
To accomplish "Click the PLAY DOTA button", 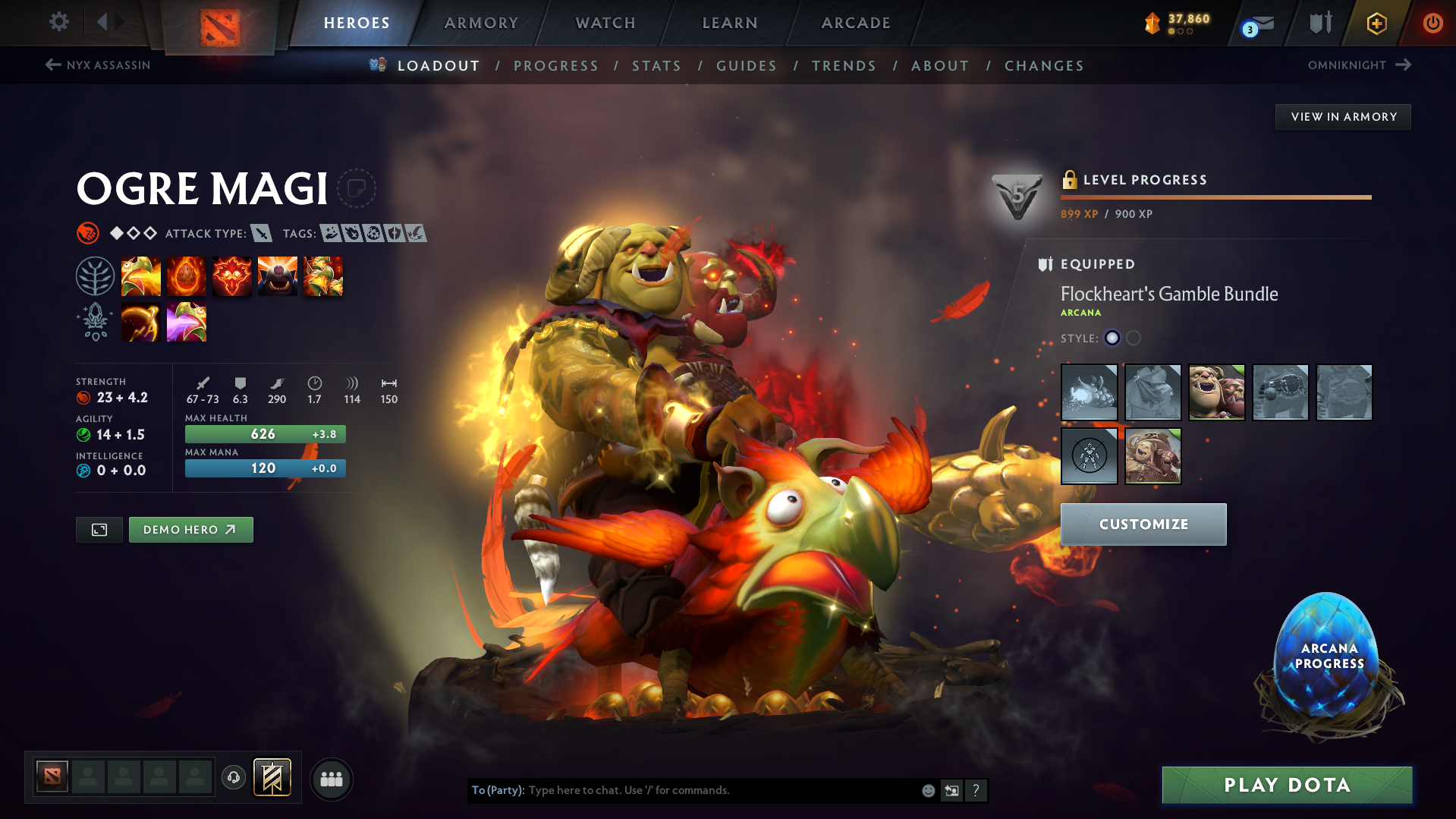I will 1286,785.
